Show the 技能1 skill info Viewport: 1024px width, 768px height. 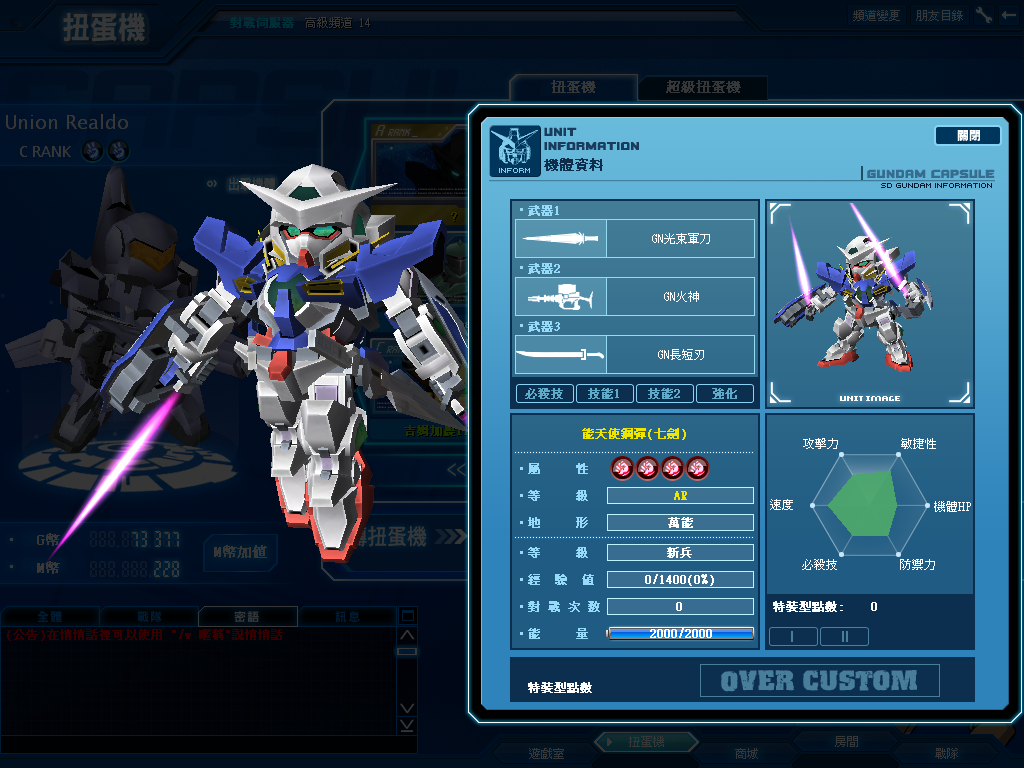click(604, 394)
